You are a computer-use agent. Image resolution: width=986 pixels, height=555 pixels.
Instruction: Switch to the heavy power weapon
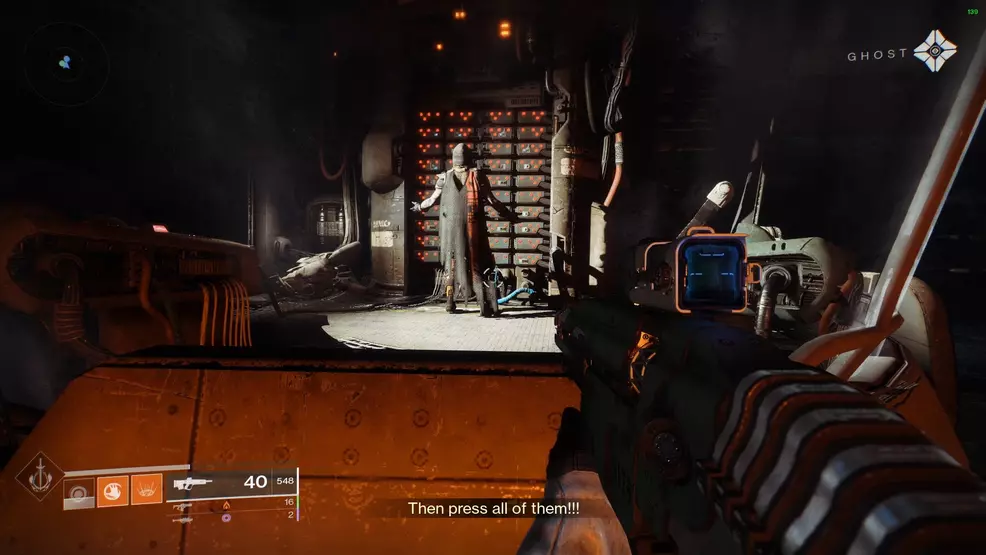pyautogui.click(x=184, y=519)
